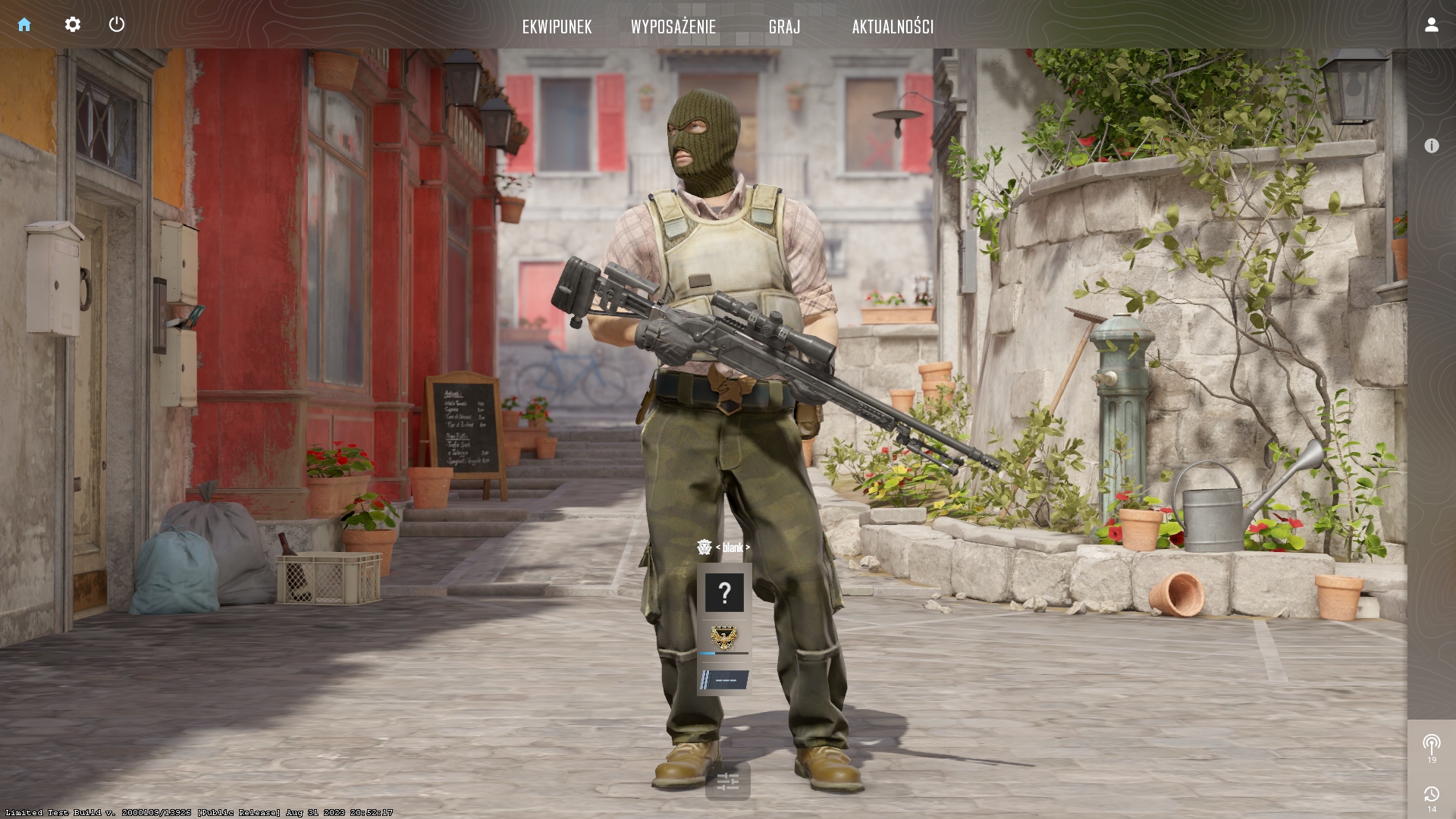Go to the home screen icon
Viewport: 1456px width, 819px height.
pos(24,25)
